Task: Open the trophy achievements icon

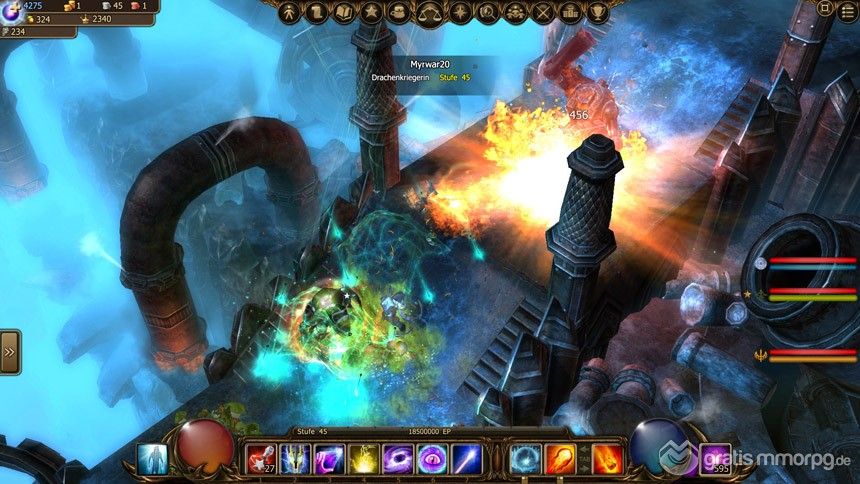Action: (x=599, y=13)
